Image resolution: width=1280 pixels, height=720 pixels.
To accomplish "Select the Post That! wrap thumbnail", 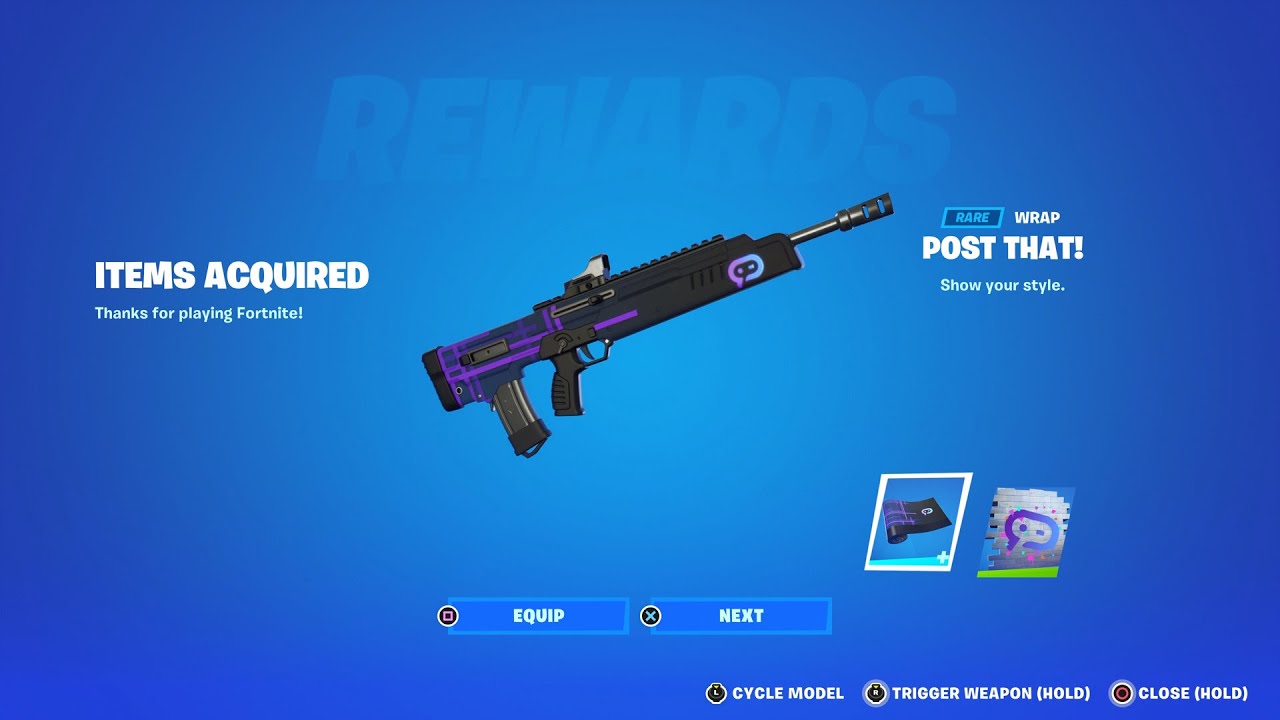I will point(917,522).
